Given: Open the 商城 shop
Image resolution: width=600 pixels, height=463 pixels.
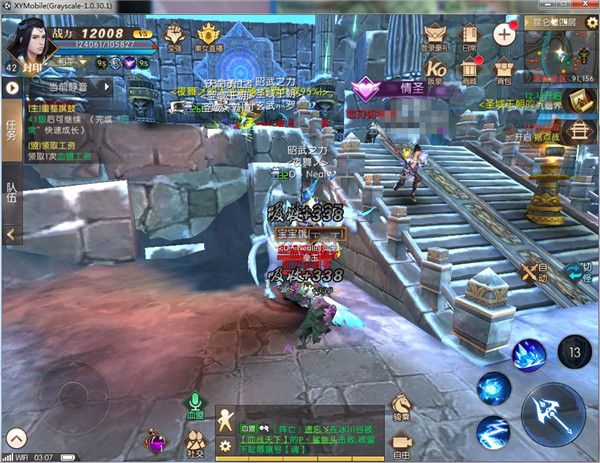Looking at the screenshot, I should (470, 70).
